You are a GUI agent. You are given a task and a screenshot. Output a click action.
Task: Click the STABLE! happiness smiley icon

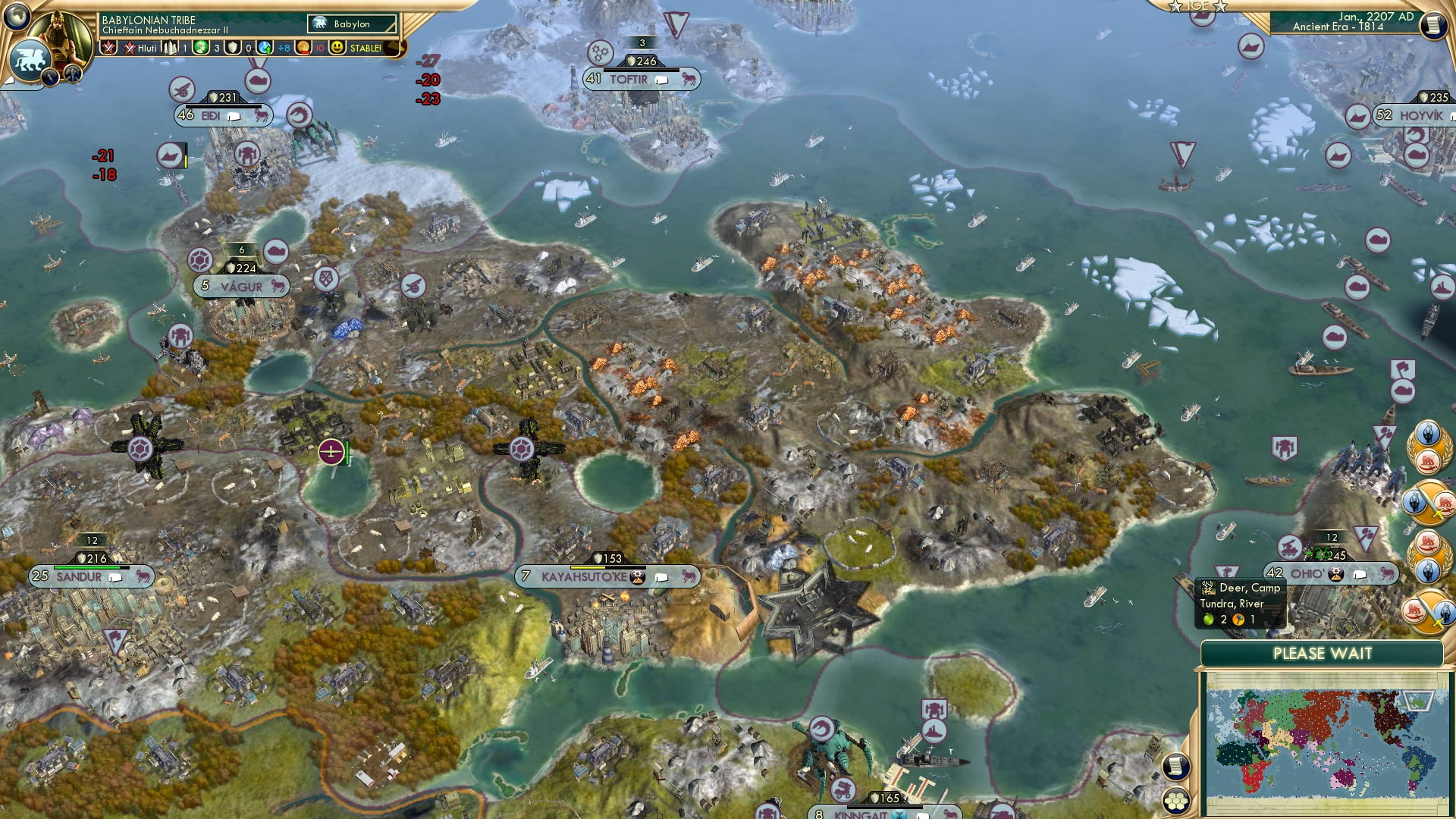[x=336, y=47]
